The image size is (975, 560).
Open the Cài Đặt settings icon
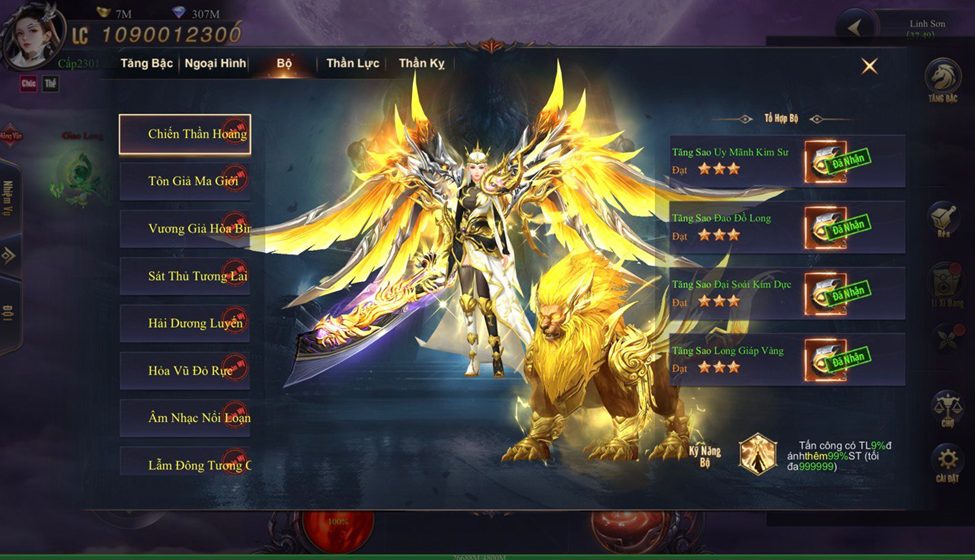(x=946, y=463)
